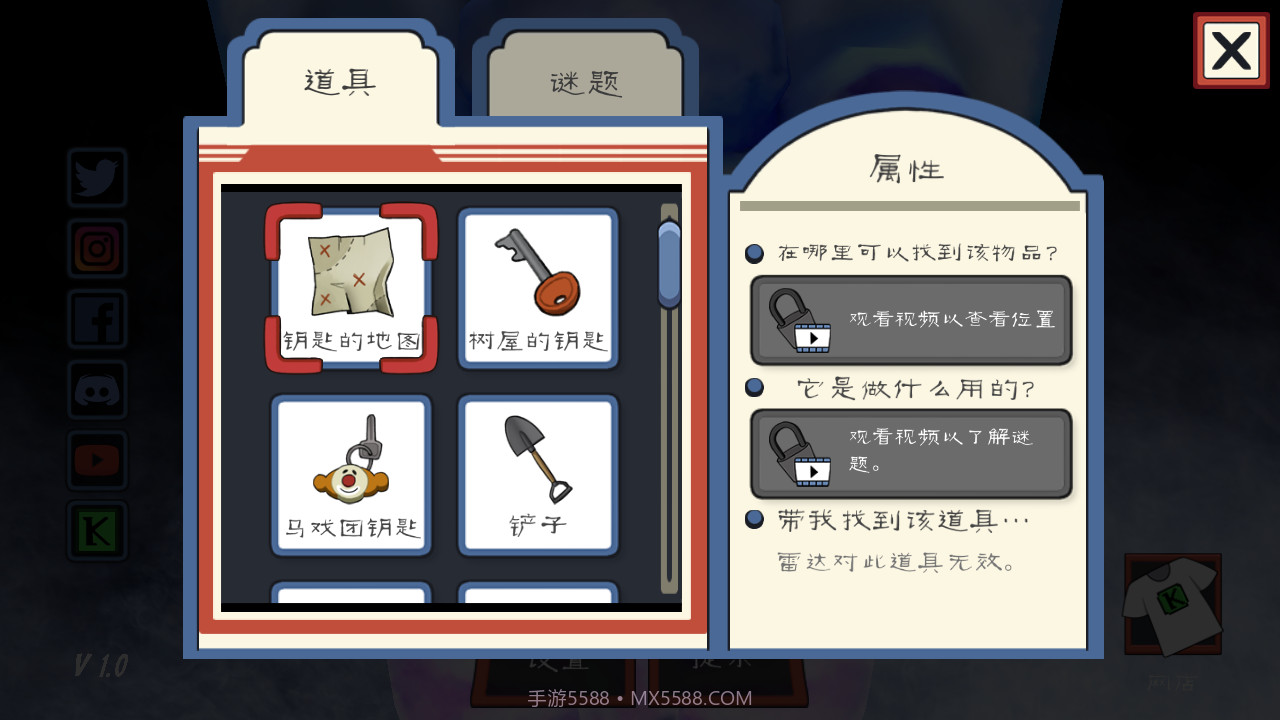
Task: Click the inventory scrollbar handle
Action: pyautogui.click(x=667, y=265)
